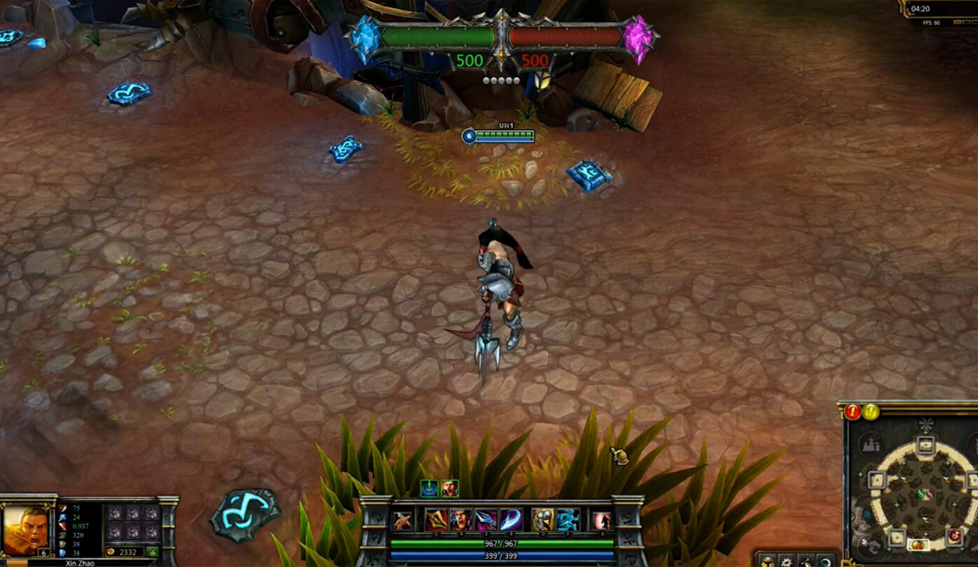Cast the Ghost running-figure summoner spell

click(x=567, y=520)
